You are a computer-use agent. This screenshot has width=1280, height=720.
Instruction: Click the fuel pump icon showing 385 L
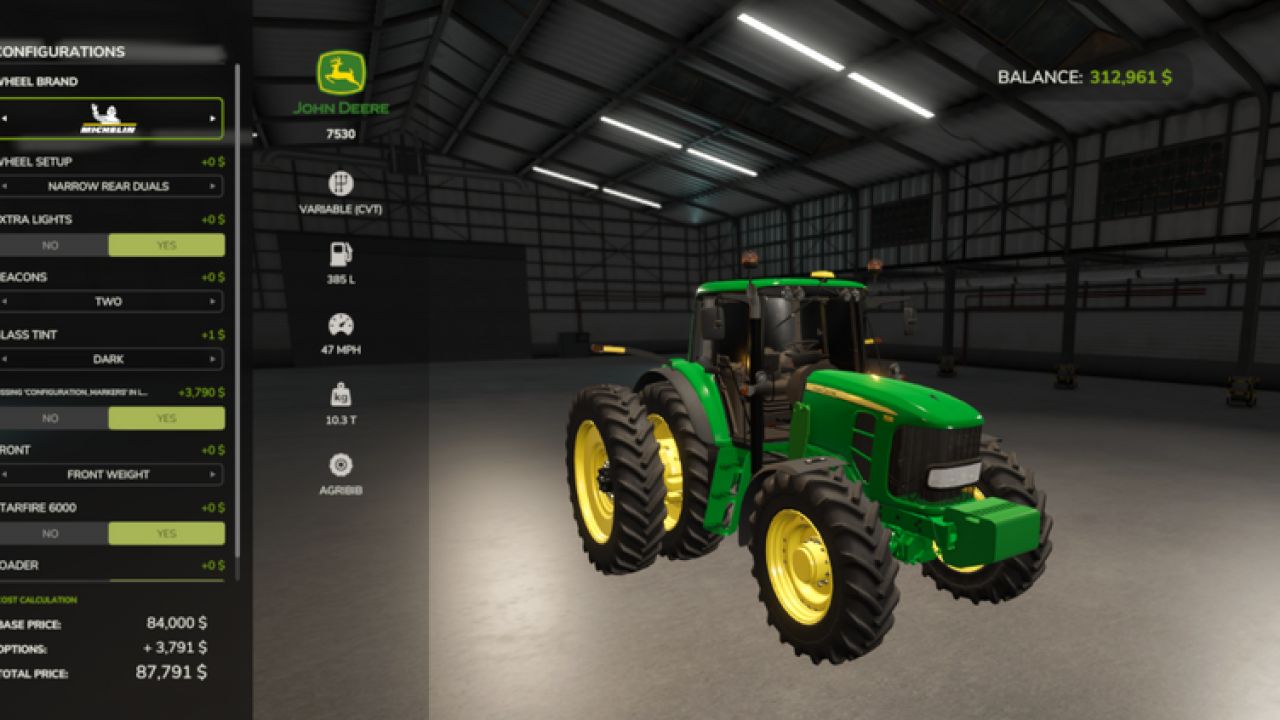pos(341,255)
